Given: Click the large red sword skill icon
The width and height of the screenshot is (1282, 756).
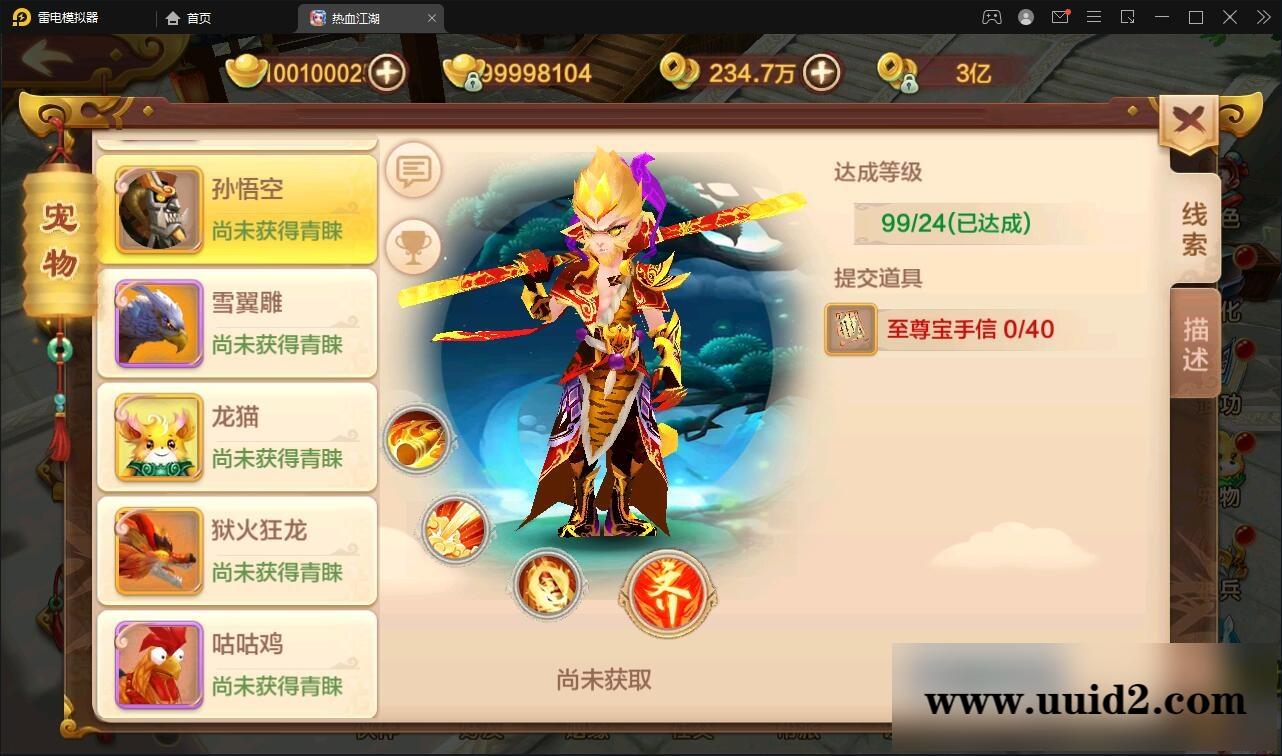Looking at the screenshot, I should 668,591.
